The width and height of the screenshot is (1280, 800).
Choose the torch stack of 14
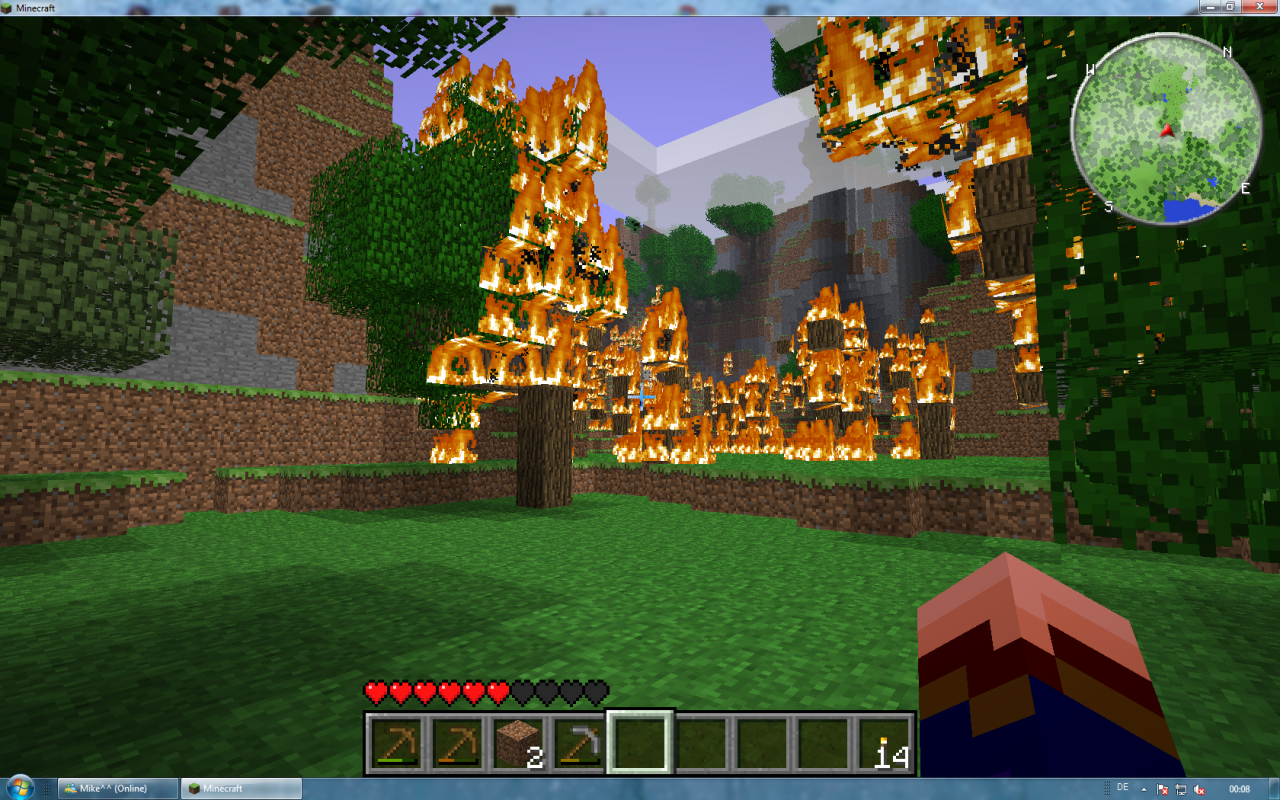pyautogui.click(x=886, y=744)
